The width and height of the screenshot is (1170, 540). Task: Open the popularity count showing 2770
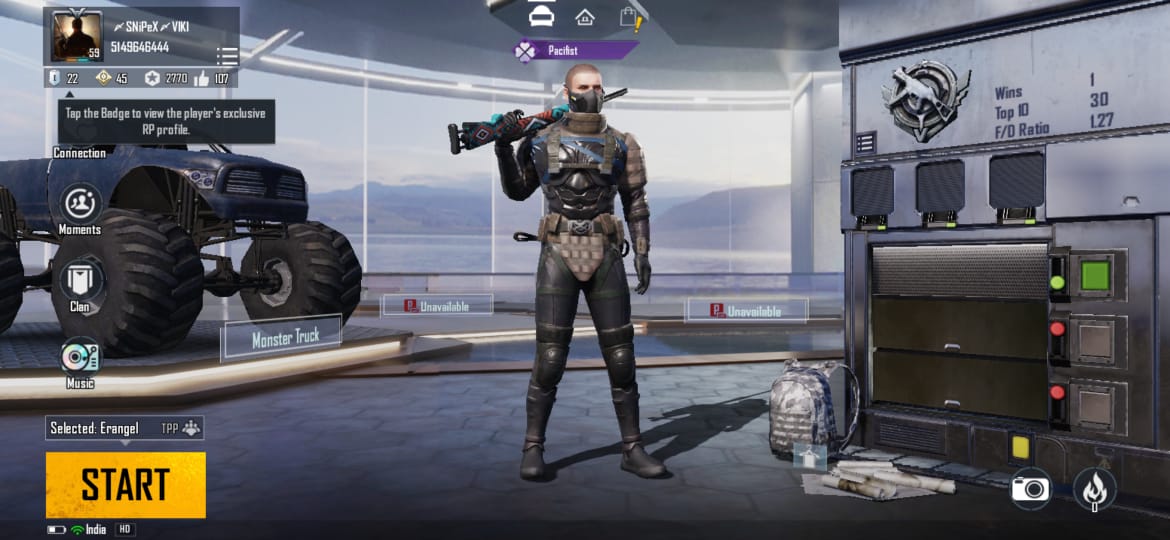(x=166, y=78)
